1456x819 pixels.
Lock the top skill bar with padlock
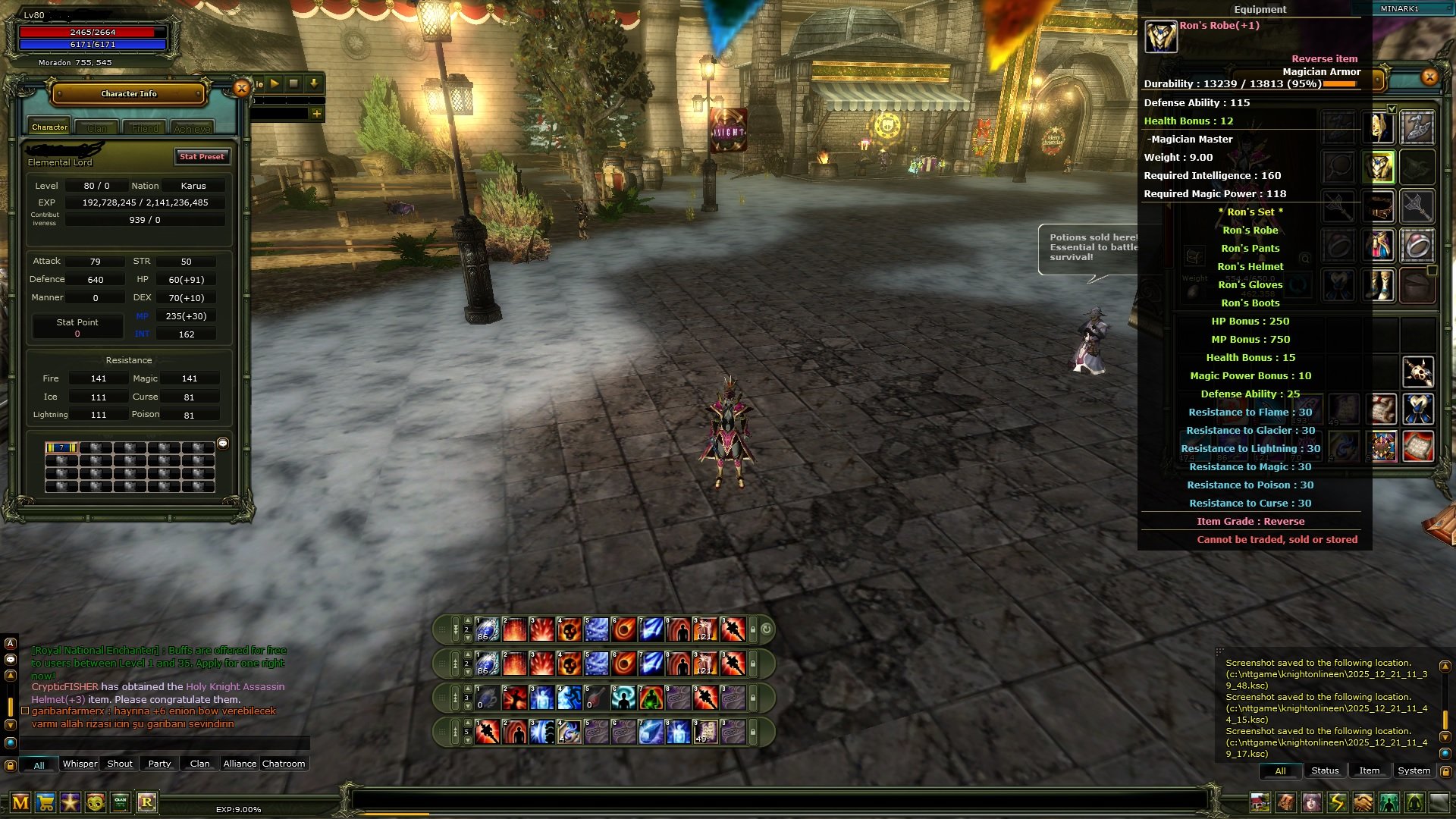click(x=752, y=629)
